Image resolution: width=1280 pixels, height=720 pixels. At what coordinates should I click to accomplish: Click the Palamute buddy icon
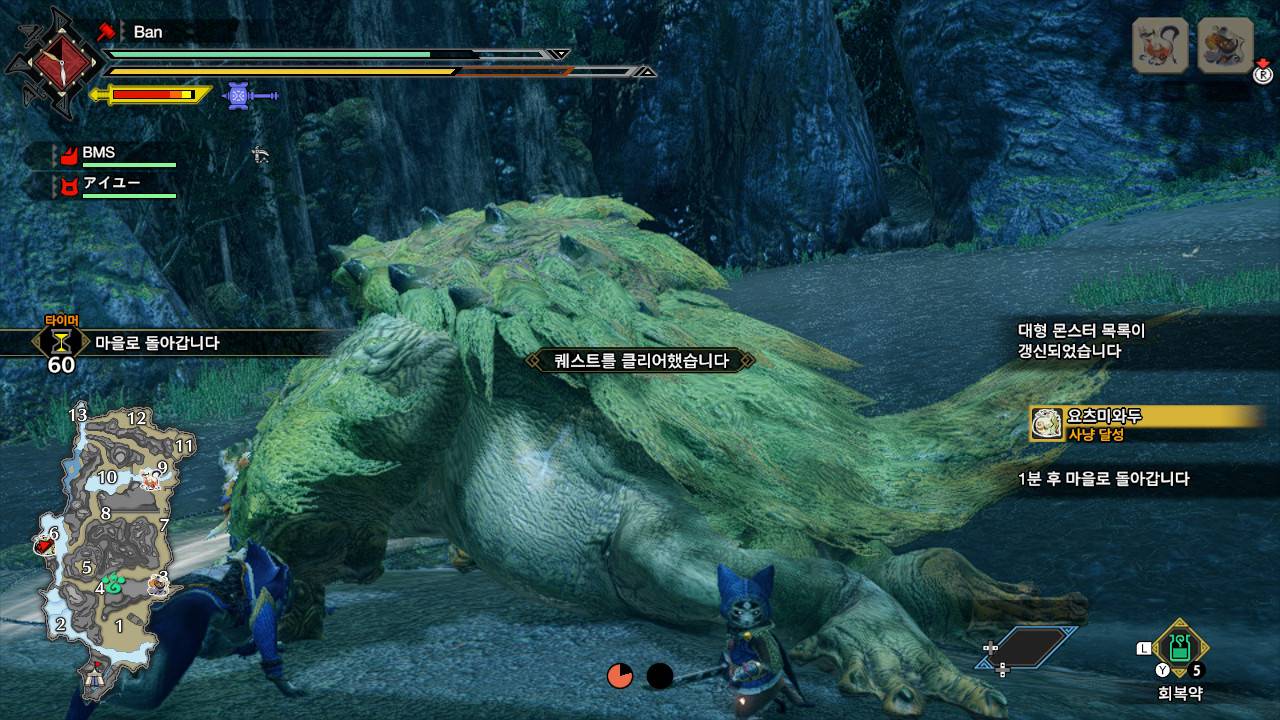[1160, 45]
